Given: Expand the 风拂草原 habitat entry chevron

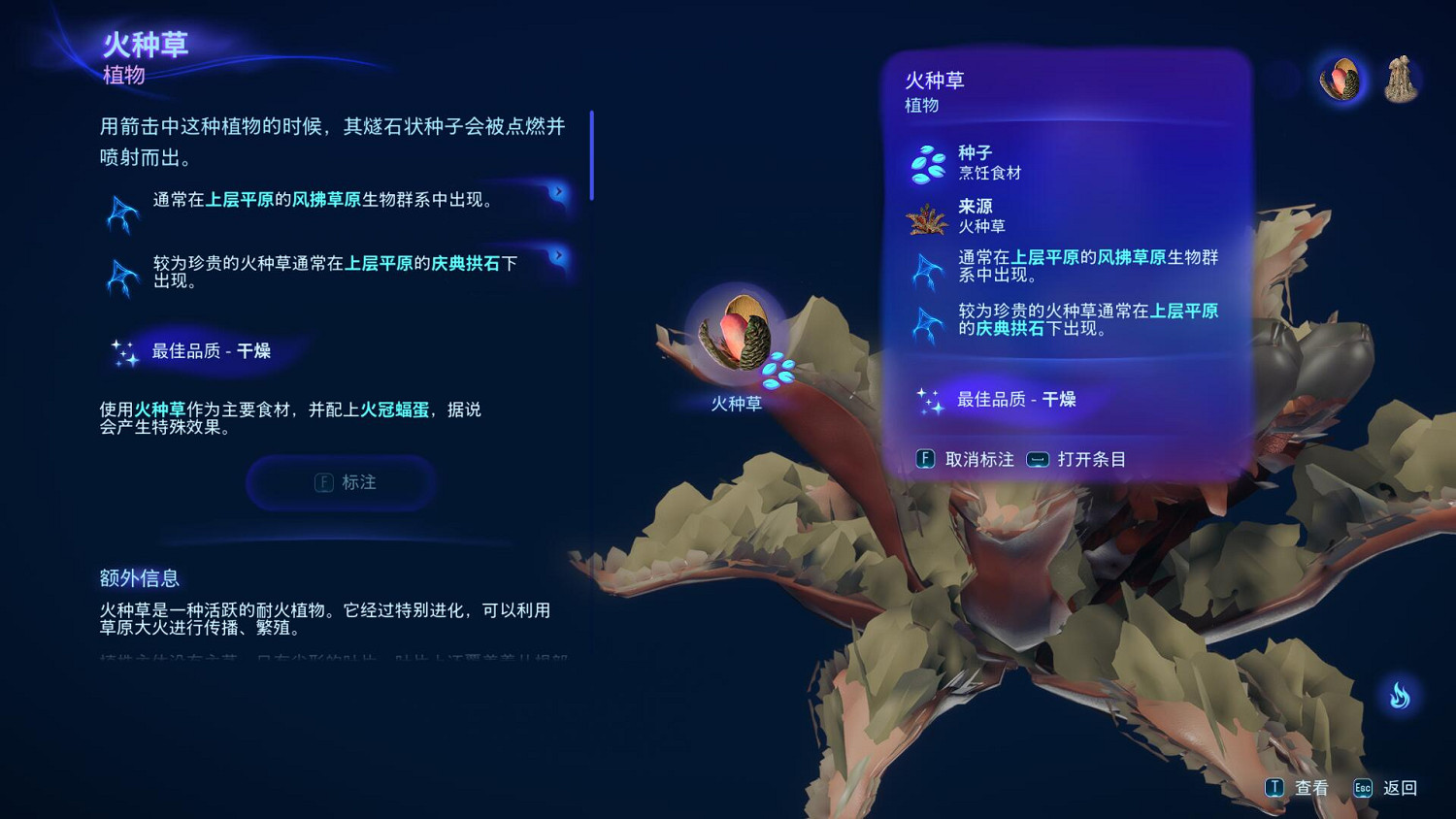Looking at the screenshot, I should (557, 191).
